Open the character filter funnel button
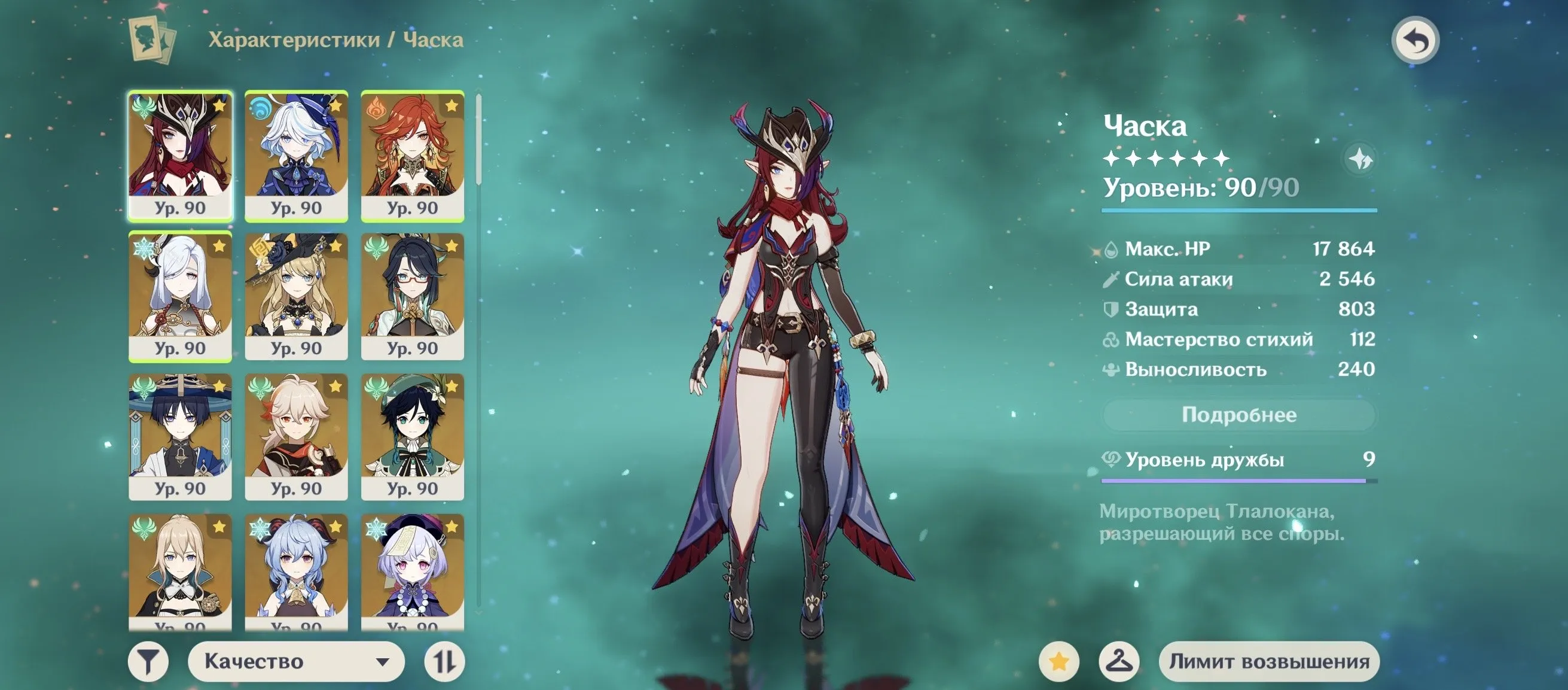The height and width of the screenshot is (690, 1568). 148,661
